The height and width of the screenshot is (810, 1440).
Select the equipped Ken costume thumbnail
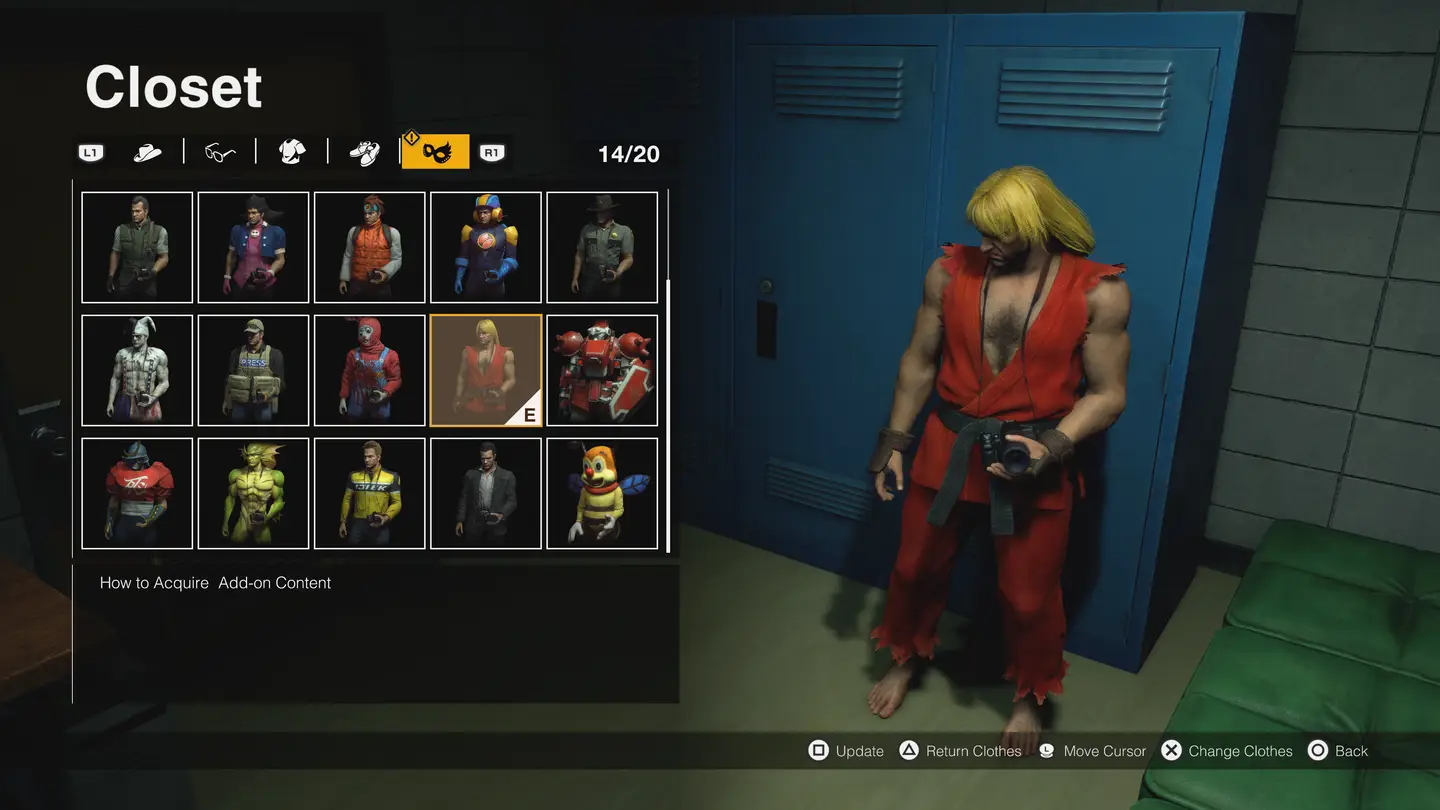485,370
